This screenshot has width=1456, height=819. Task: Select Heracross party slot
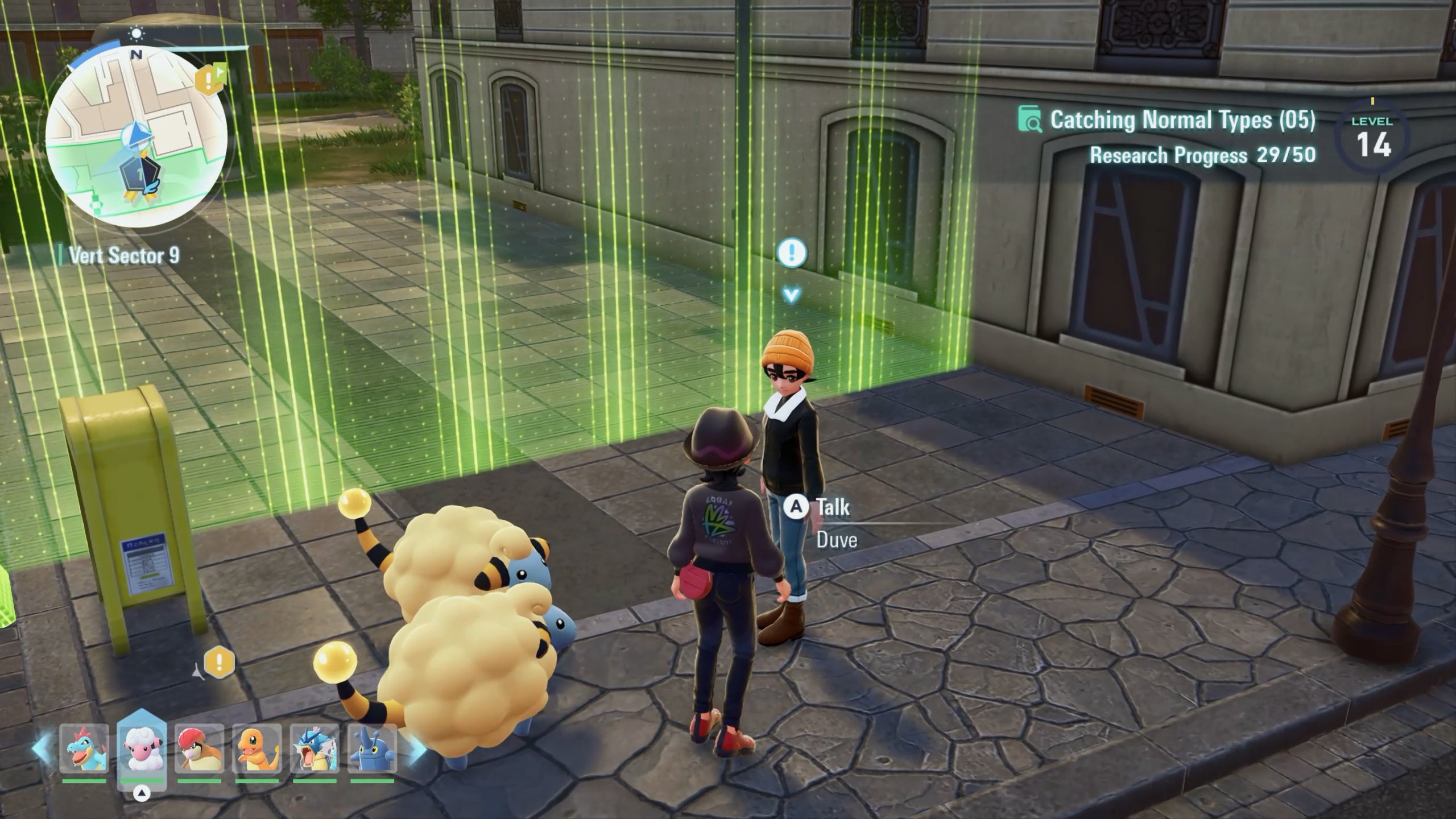pyautogui.click(x=373, y=748)
